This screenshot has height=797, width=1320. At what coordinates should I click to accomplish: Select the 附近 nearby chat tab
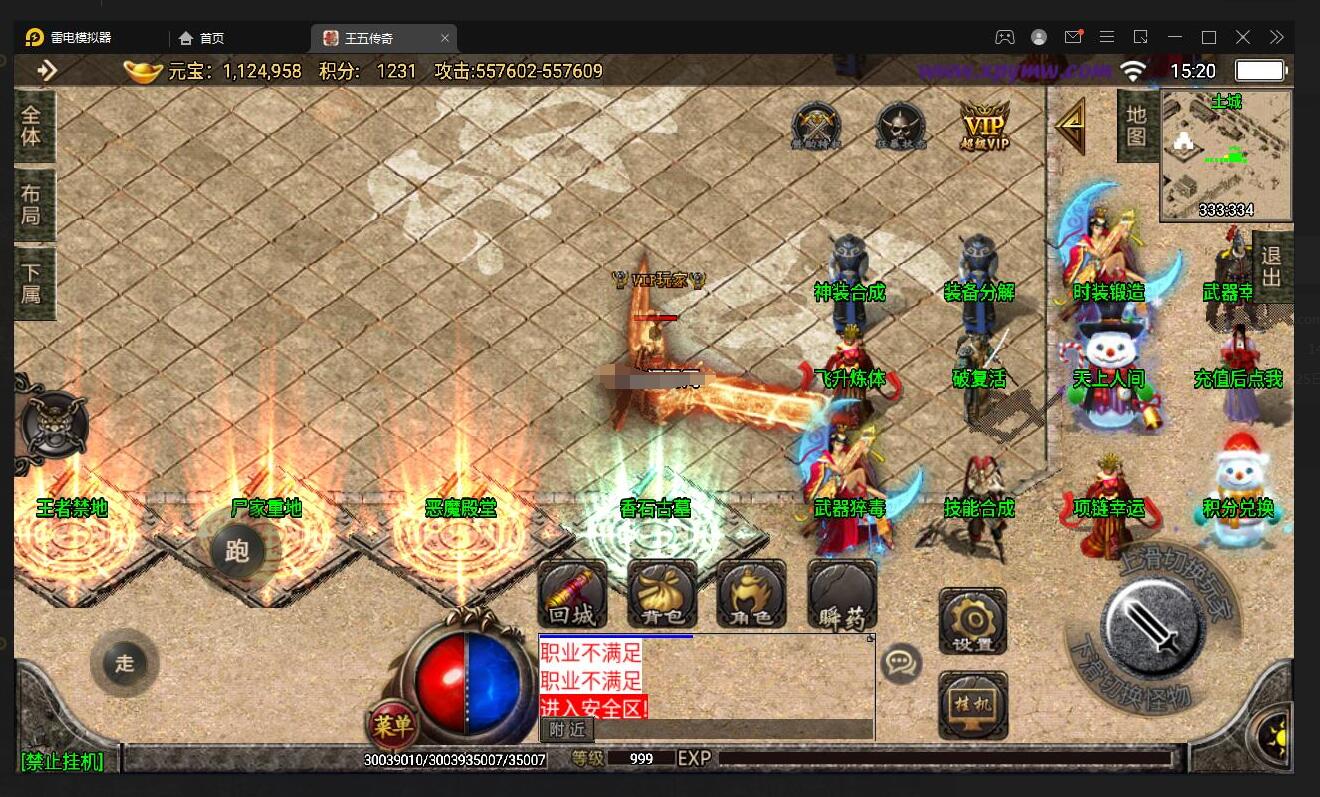tap(566, 730)
